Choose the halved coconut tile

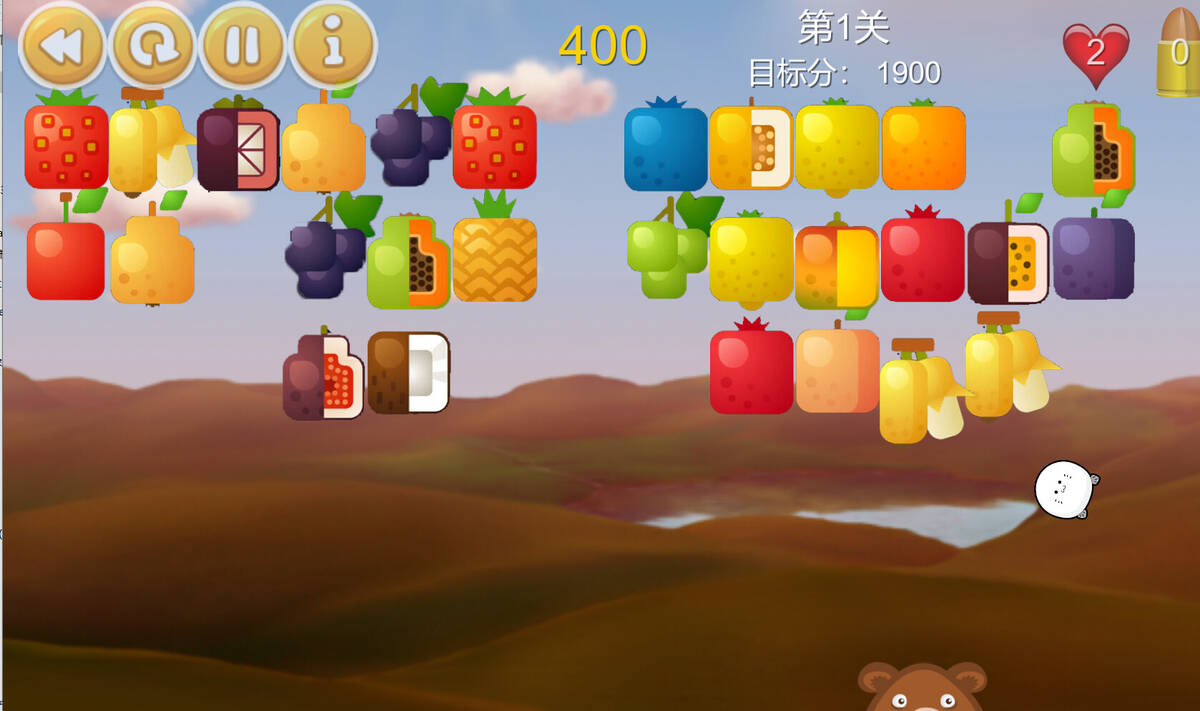coord(408,372)
